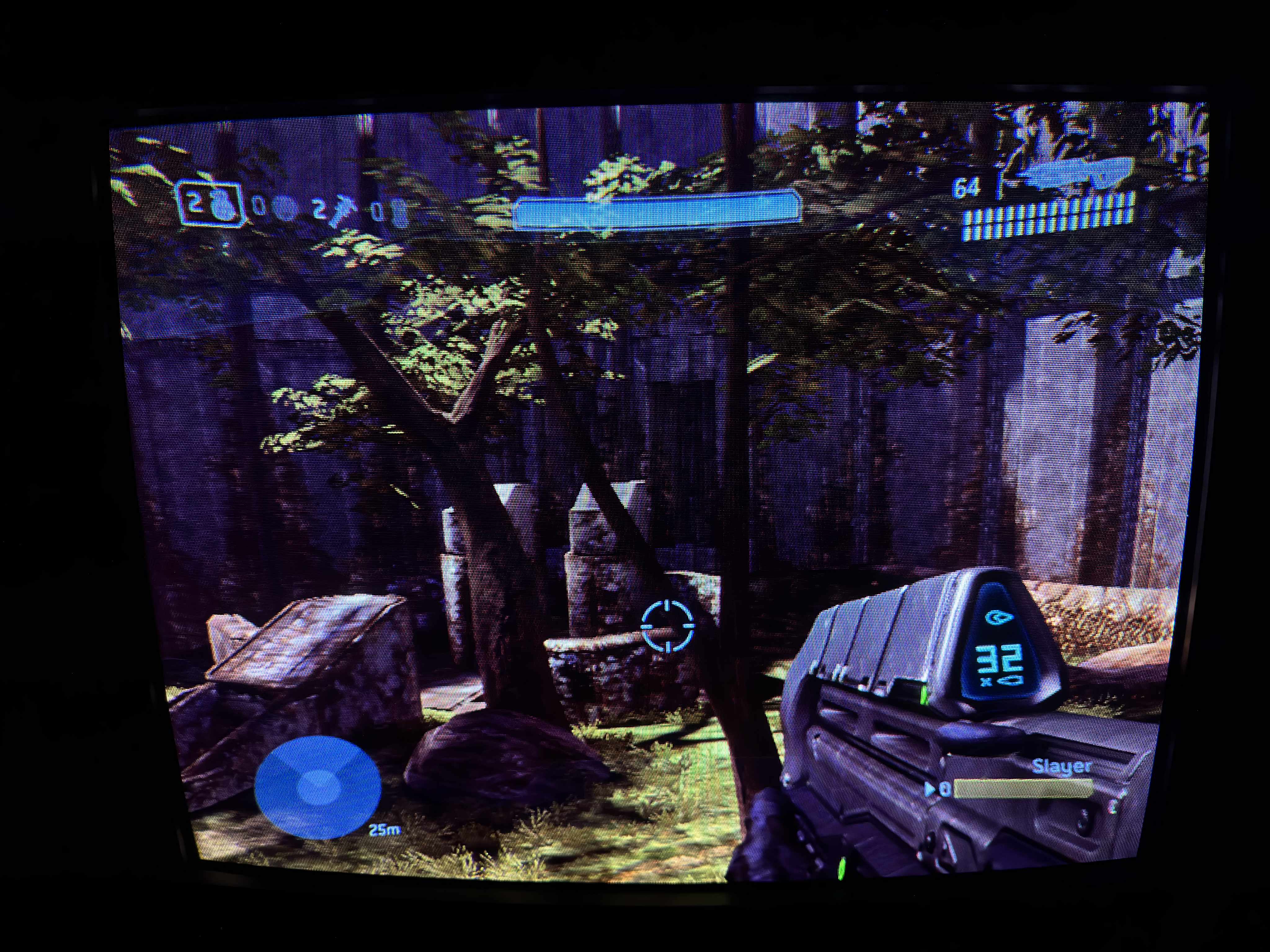Open the circular motion tracker radar
This screenshot has height=952, width=1270.
pos(317,787)
